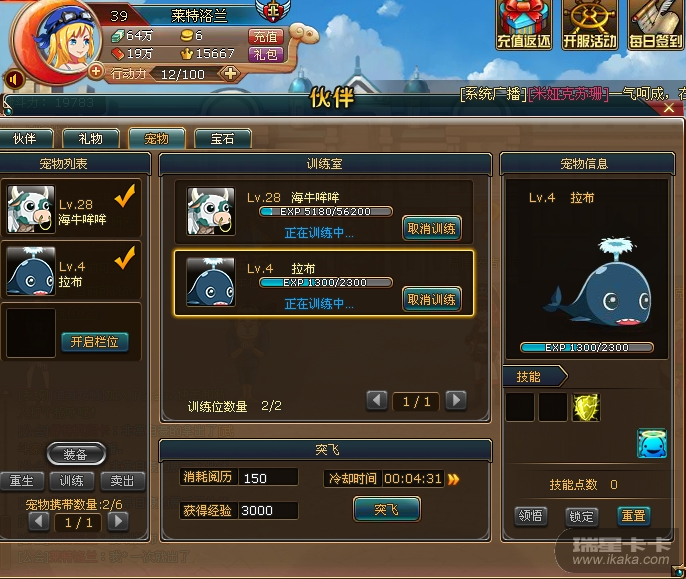Select the yellow shield skill icon
Screen dimensions: 686x579
tap(585, 407)
